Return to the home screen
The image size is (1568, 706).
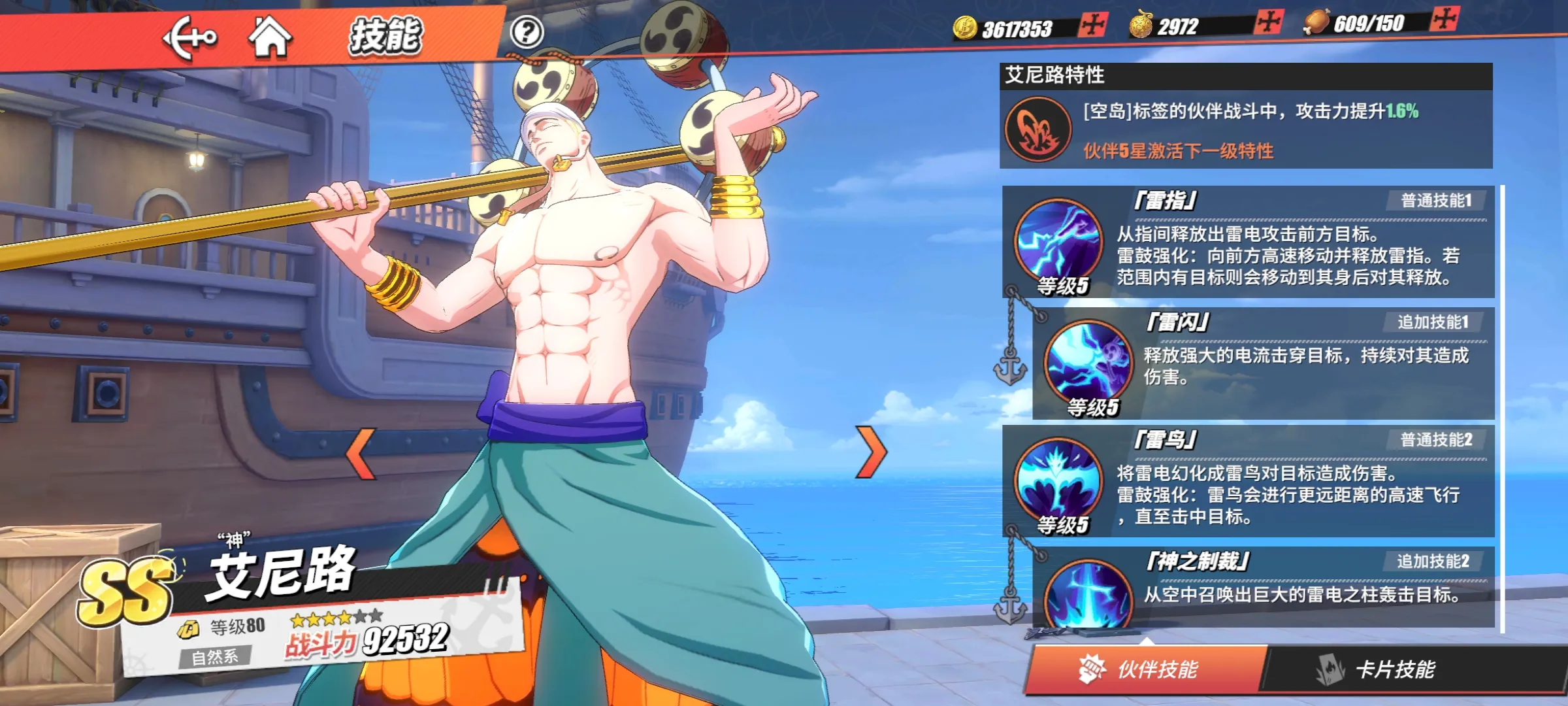[x=269, y=37]
